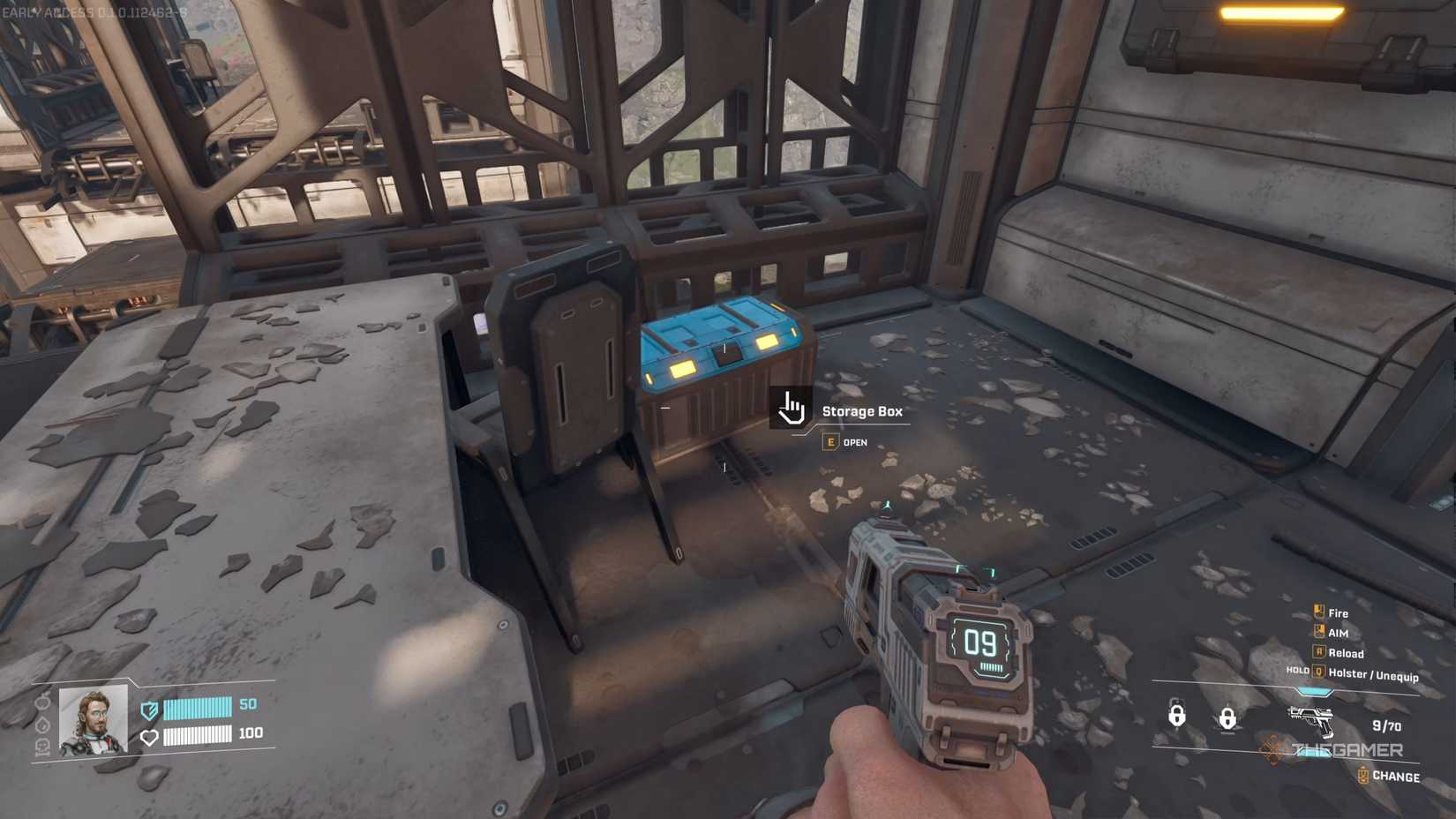Select the thirst droplet icon near the portrait
The image size is (1456, 819).
[41, 725]
